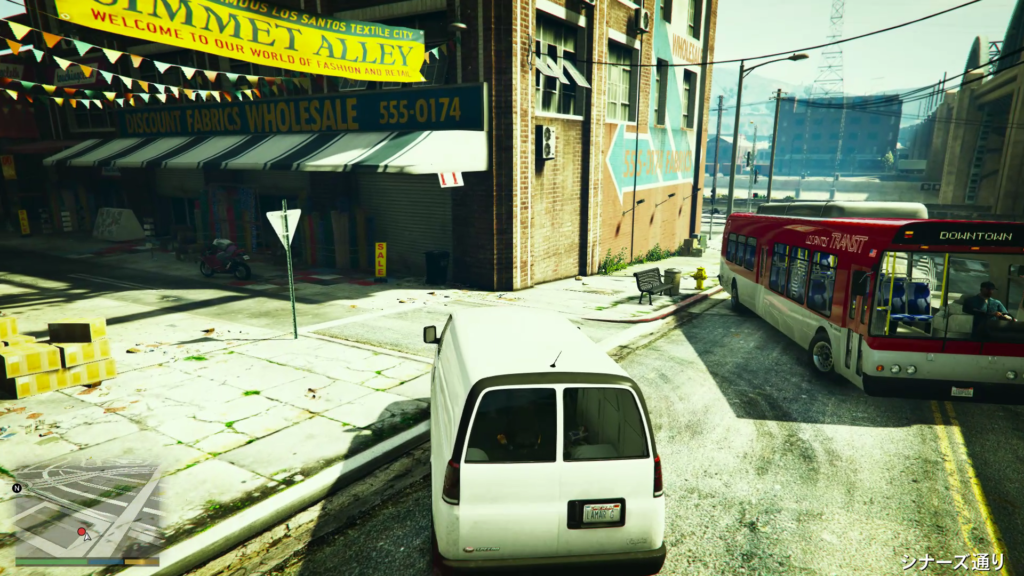Click the minimap radar

86,518
